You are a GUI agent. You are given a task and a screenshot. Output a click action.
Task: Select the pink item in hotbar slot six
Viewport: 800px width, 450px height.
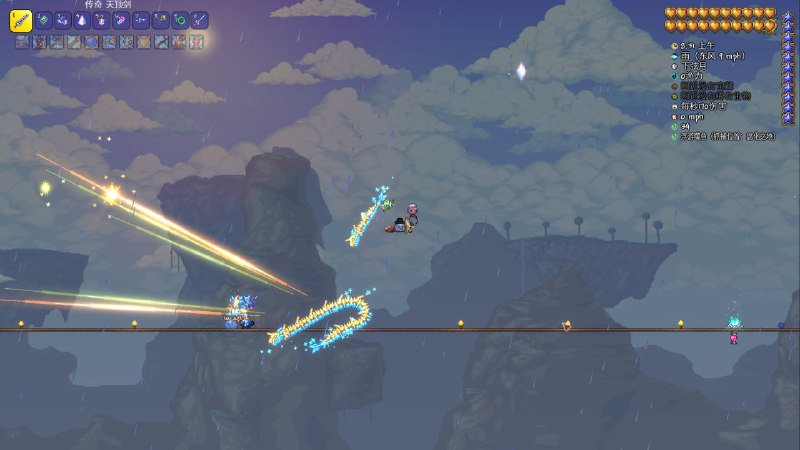[121, 19]
